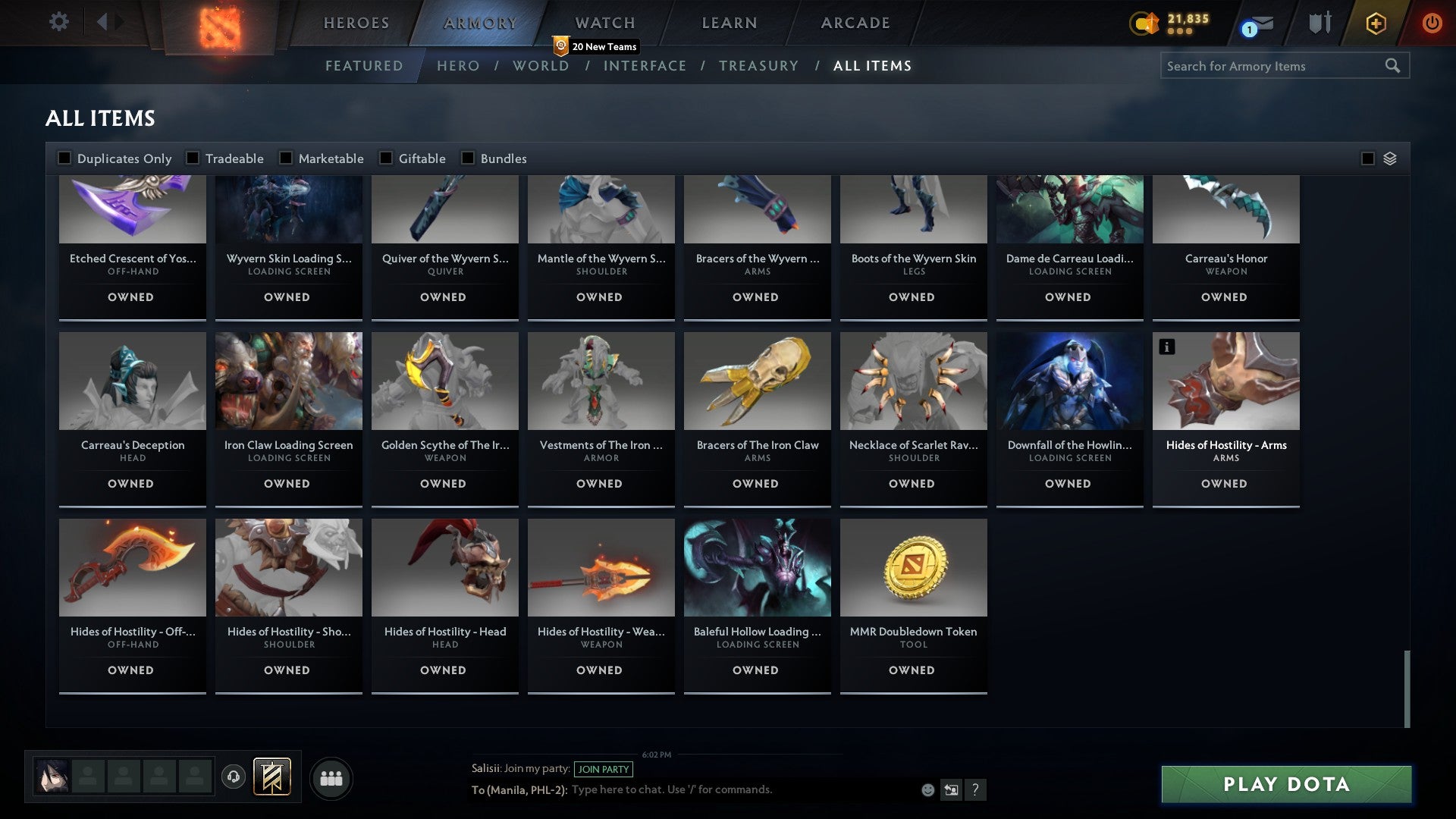The image size is (1456, 819).
Task: Toggle the item stacking layers icon
Action: [x=1389, y=158]
